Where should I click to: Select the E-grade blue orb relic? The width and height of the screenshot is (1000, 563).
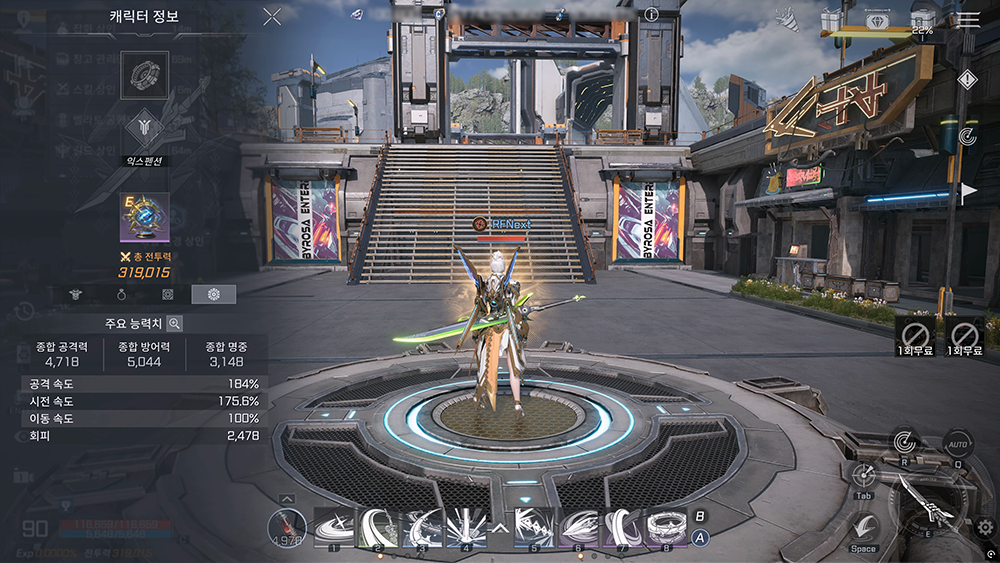(x=144, y=217)
